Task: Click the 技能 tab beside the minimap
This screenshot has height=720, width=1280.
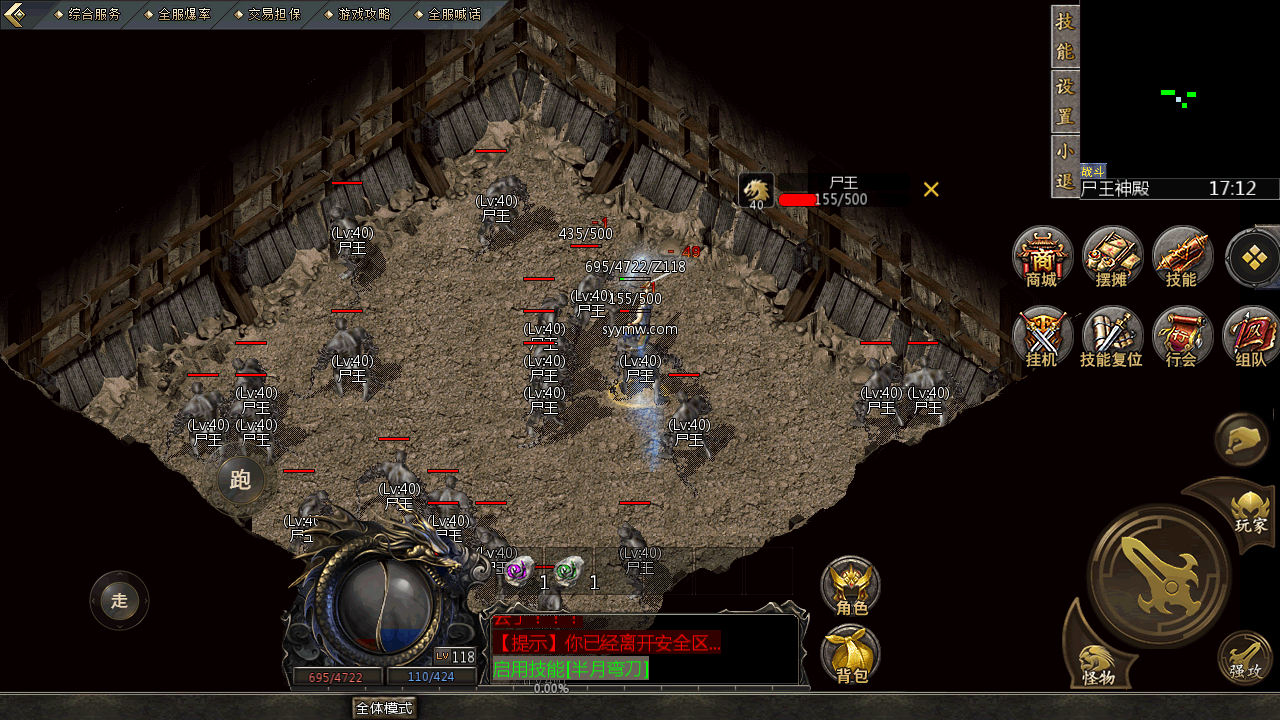Action: click(1065, 37)
